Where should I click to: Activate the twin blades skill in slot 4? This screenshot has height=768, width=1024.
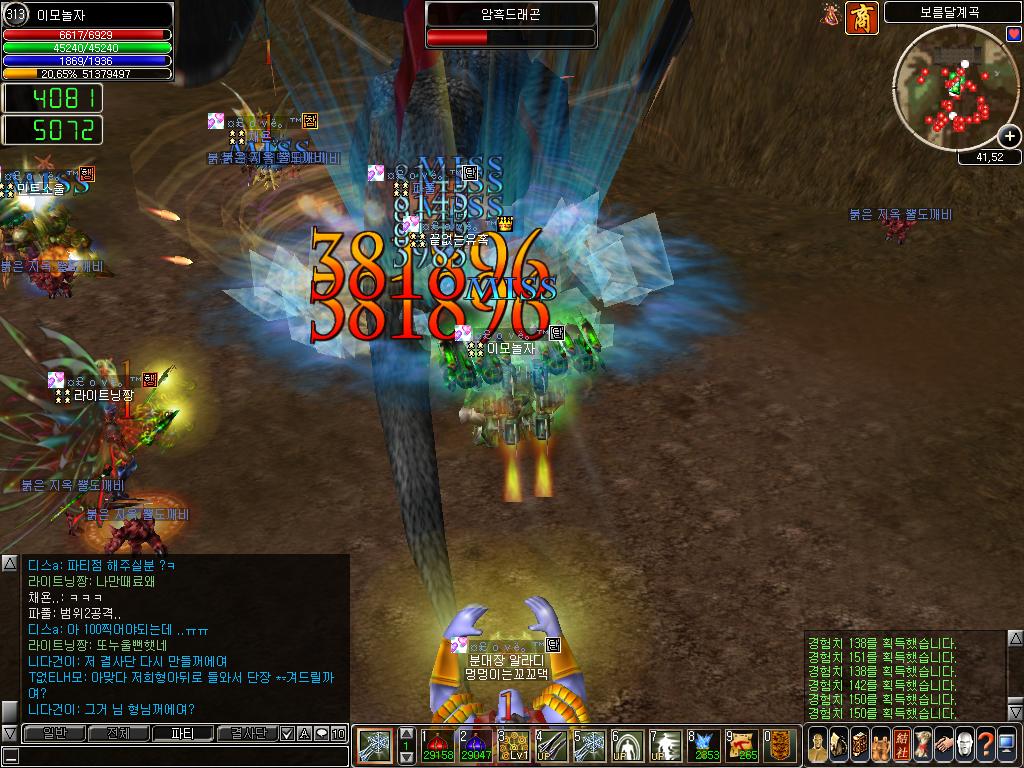tap(550, 745)
